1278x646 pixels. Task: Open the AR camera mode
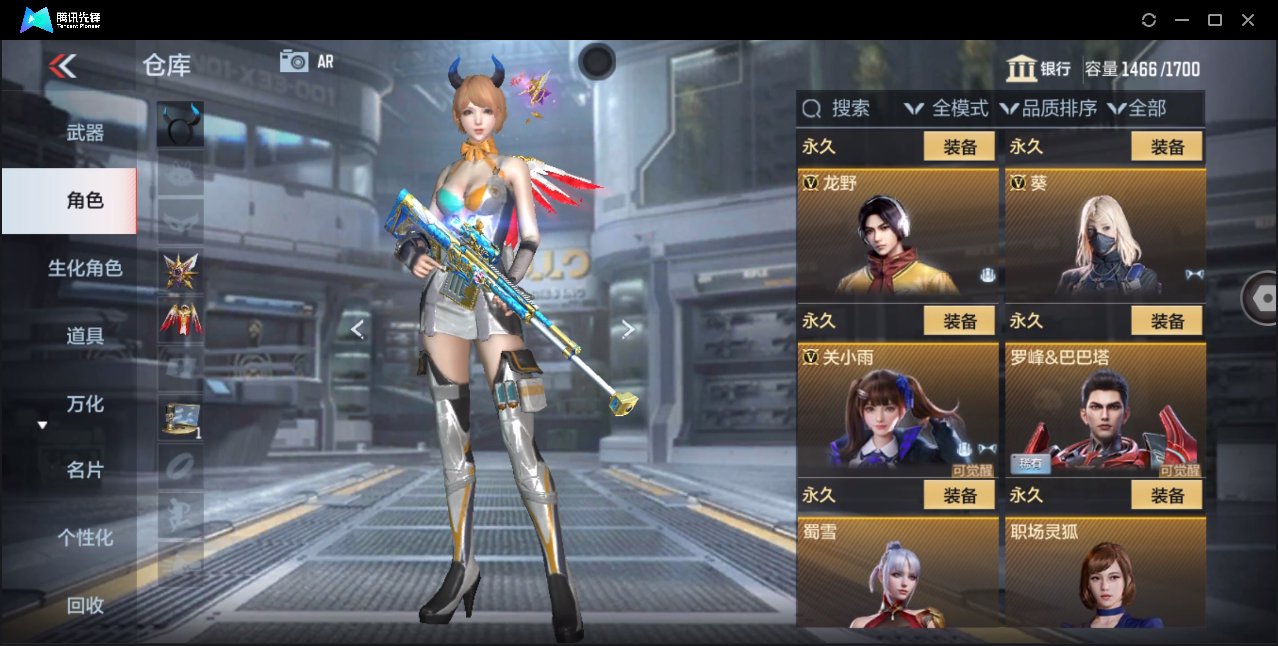(306, 61)
